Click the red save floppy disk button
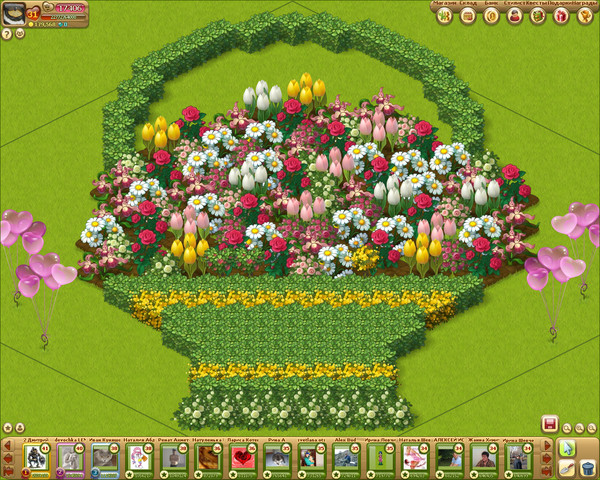This screenshot has width=600, height=480. pos(549,423)
